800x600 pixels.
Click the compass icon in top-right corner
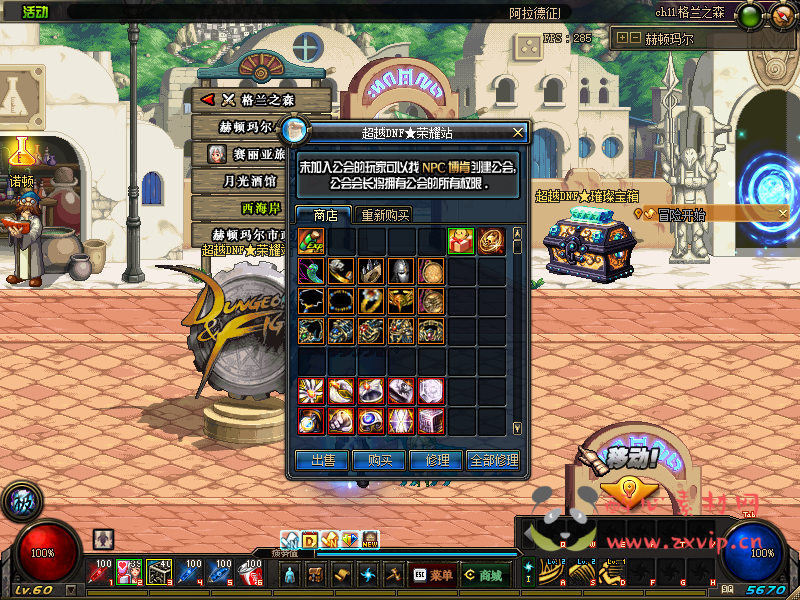(777, 16)
